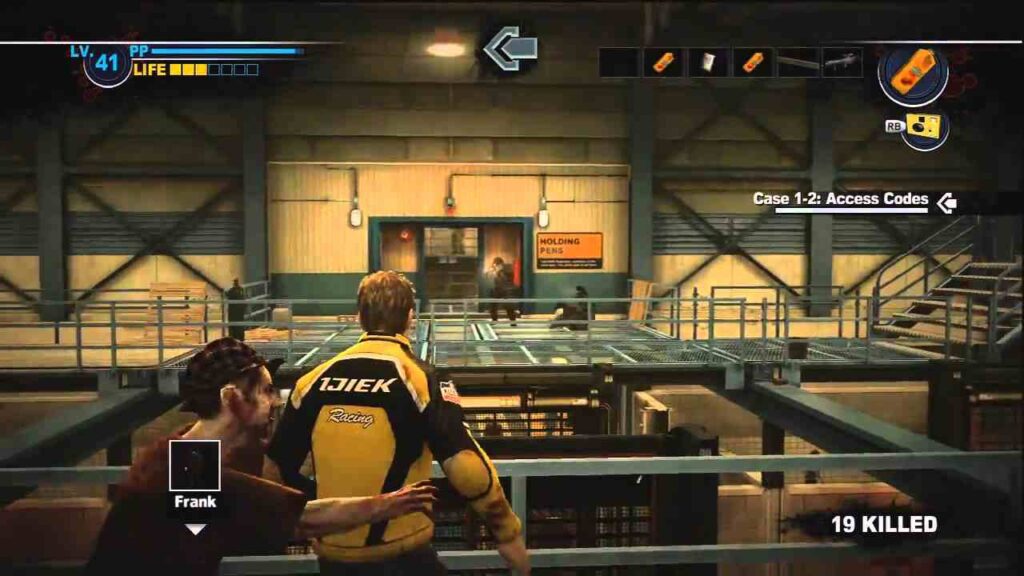Click the Frank player portrait

(x=195, y=466)
